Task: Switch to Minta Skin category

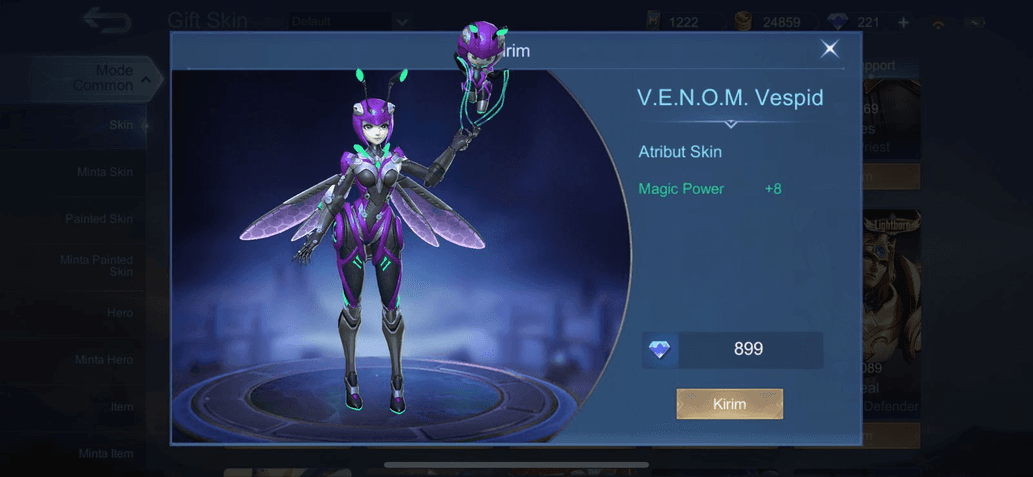Action: coord(105,172)
